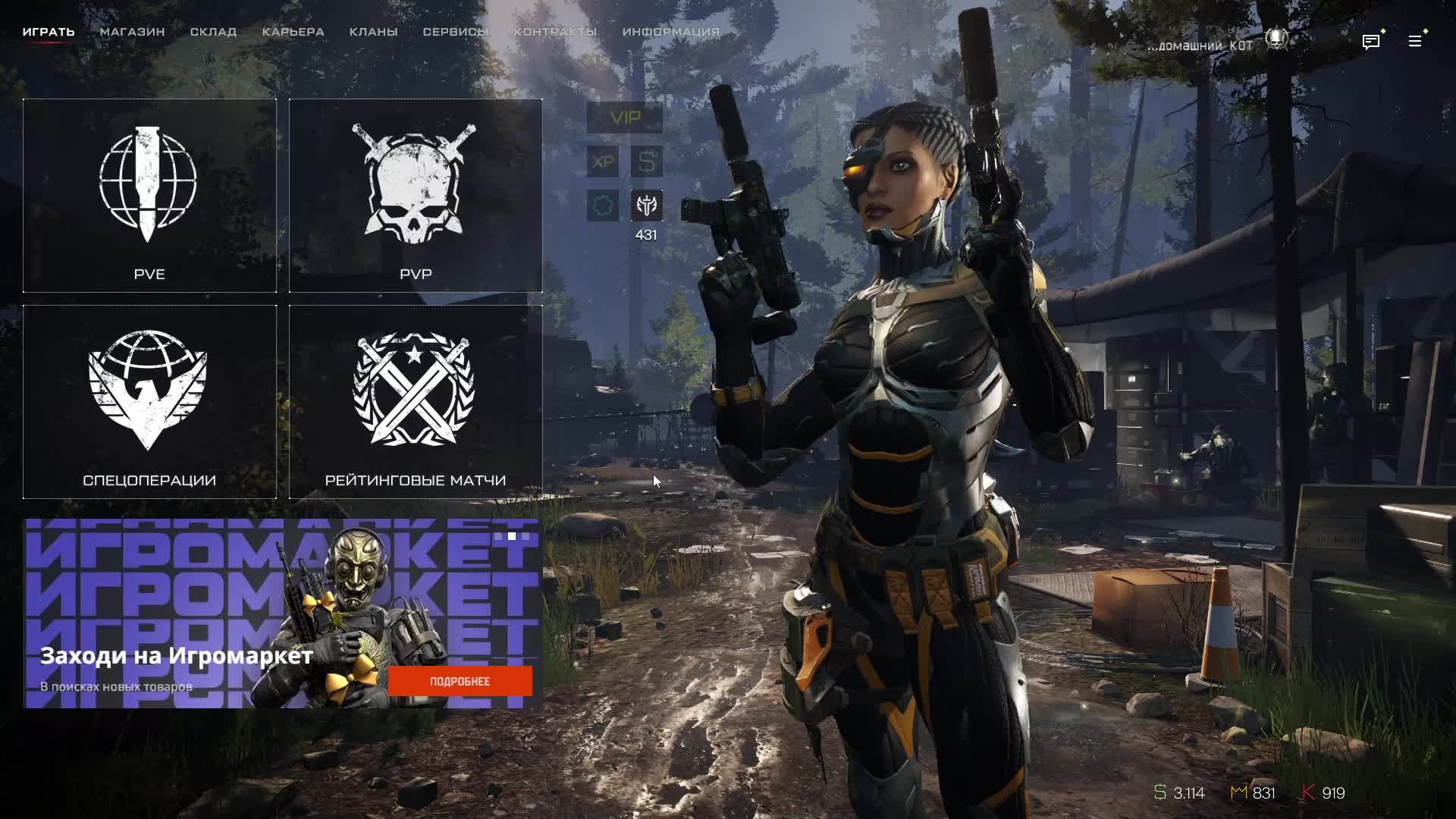Open the chat messages icon
Viewport: 1456px width, 819px height.
tap(1370, 42)
